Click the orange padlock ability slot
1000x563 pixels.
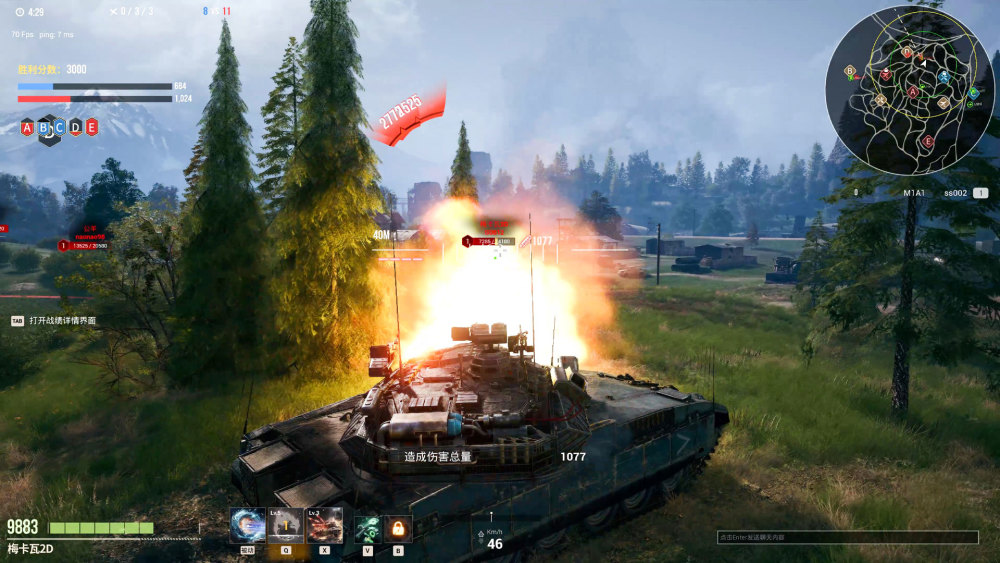coord(397,528)
